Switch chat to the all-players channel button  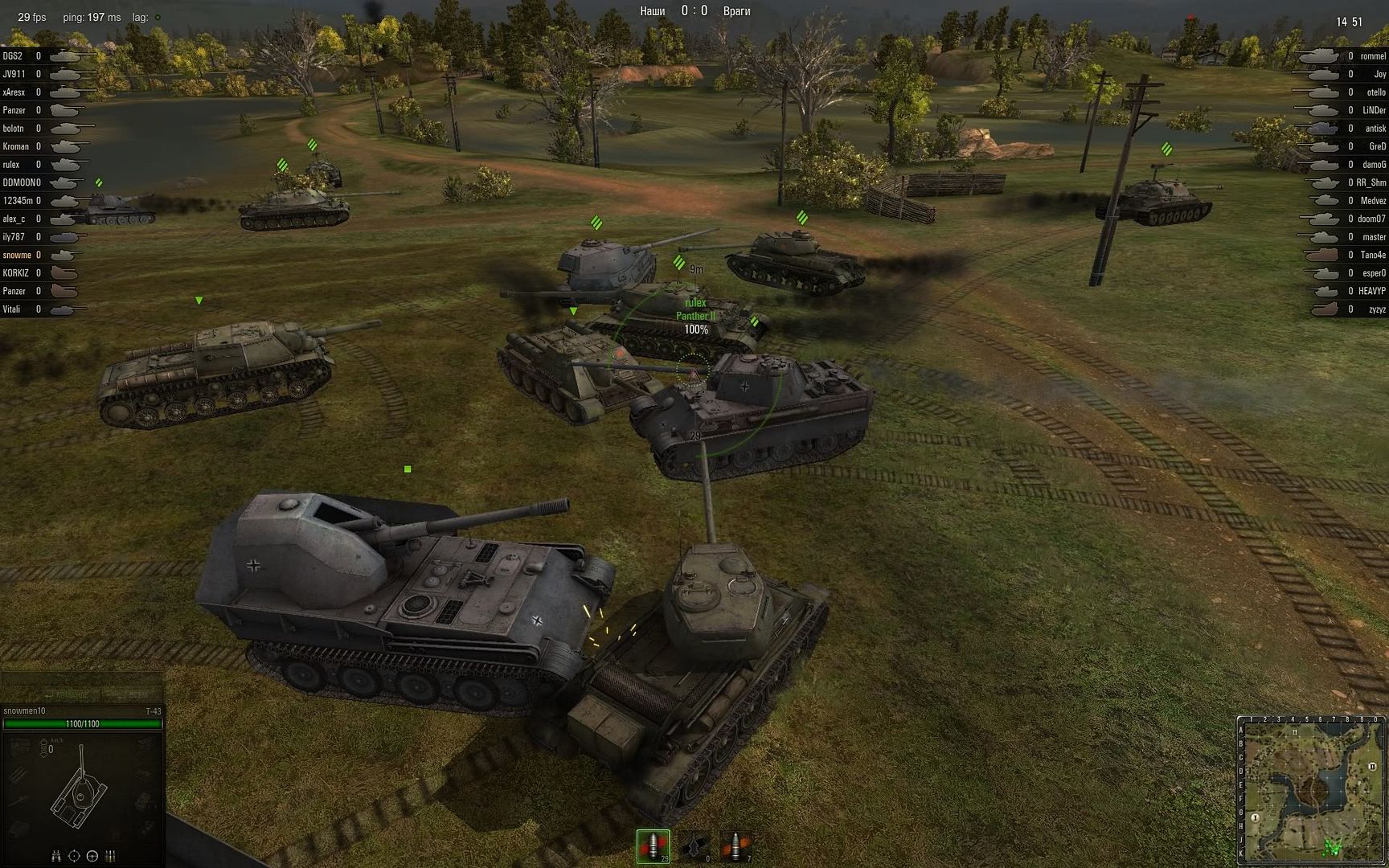(x=137, y=694)
